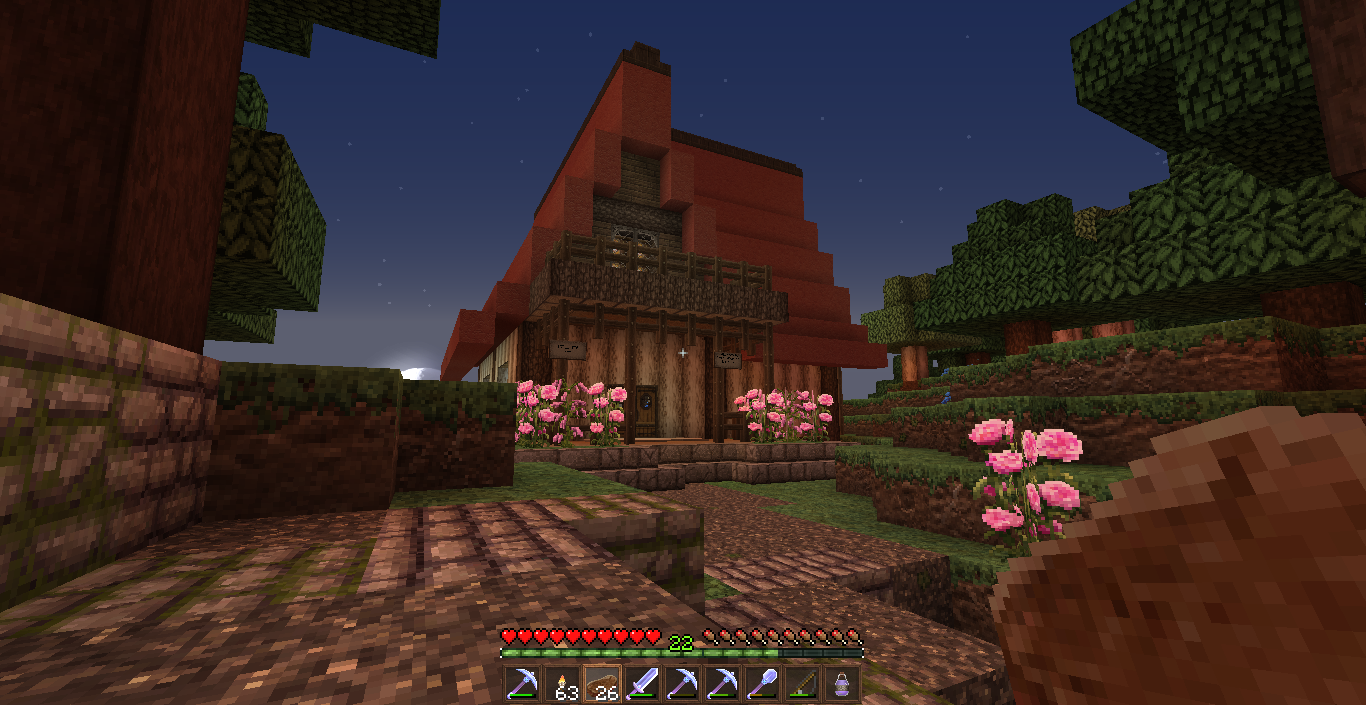Viewport: 1366px width, 705px height.
Task: Select the stack of 63 torches
Action: tap(562, 684)
